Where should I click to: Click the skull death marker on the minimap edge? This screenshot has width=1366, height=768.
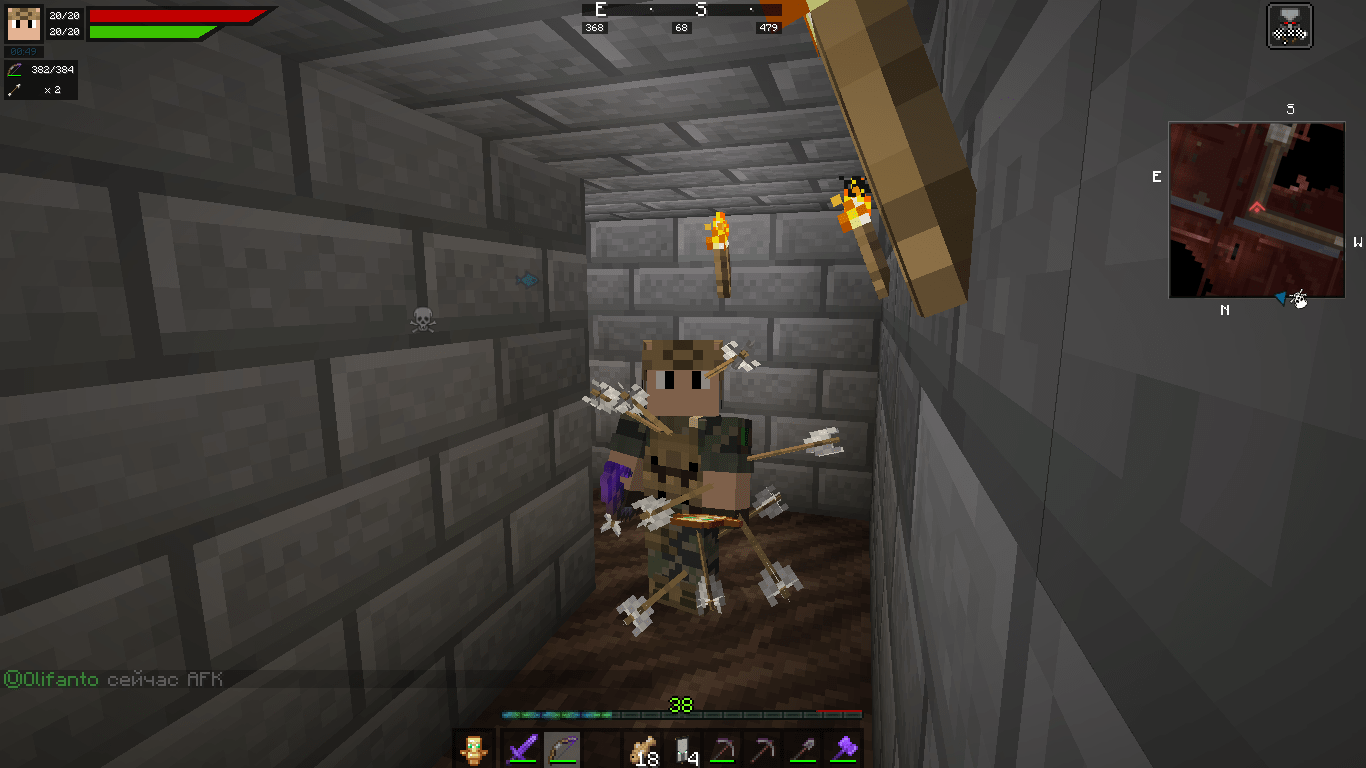[x=1299, y=298]
